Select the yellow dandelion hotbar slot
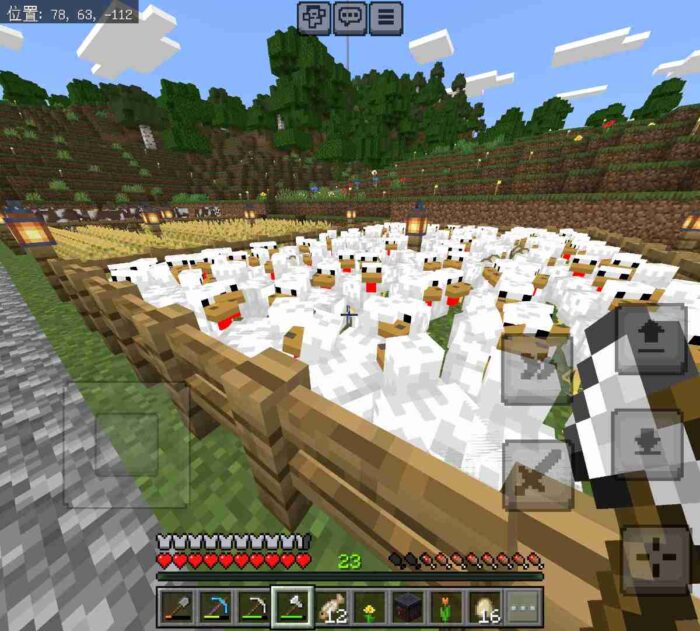700x631 pixels. point(369,607)
